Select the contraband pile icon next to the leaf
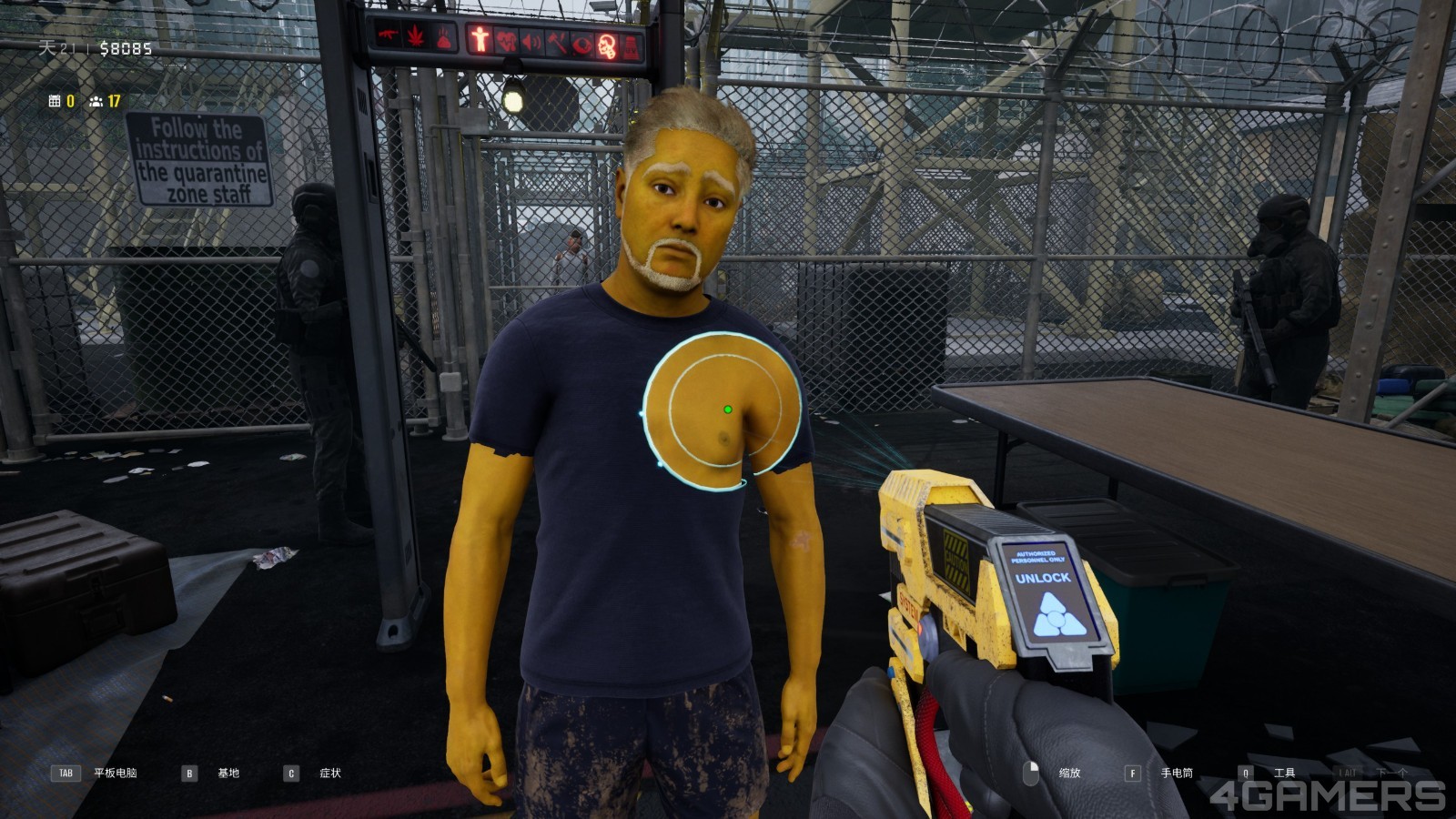1456x819 pixels. (x=444, y=39)
